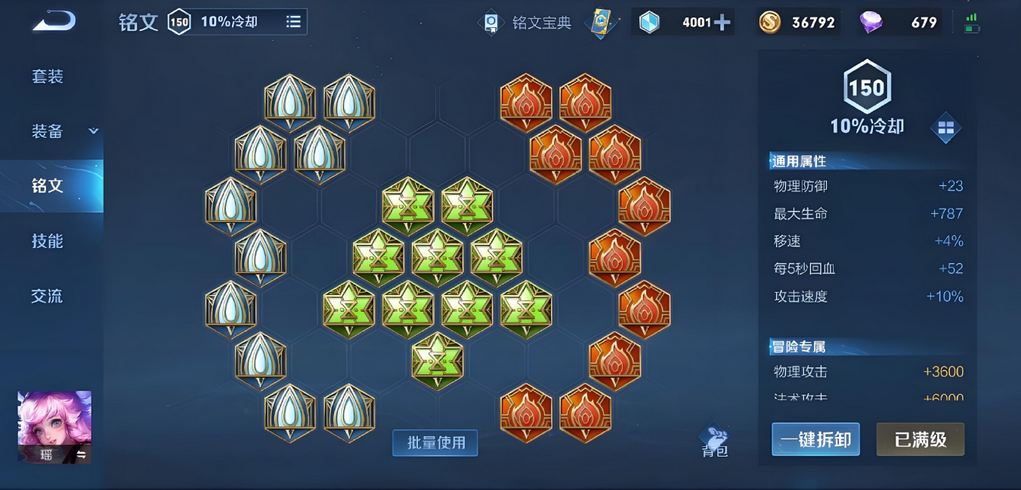Open the 装备 tab
1021x490 pixels.
click(x=48, y=131)
